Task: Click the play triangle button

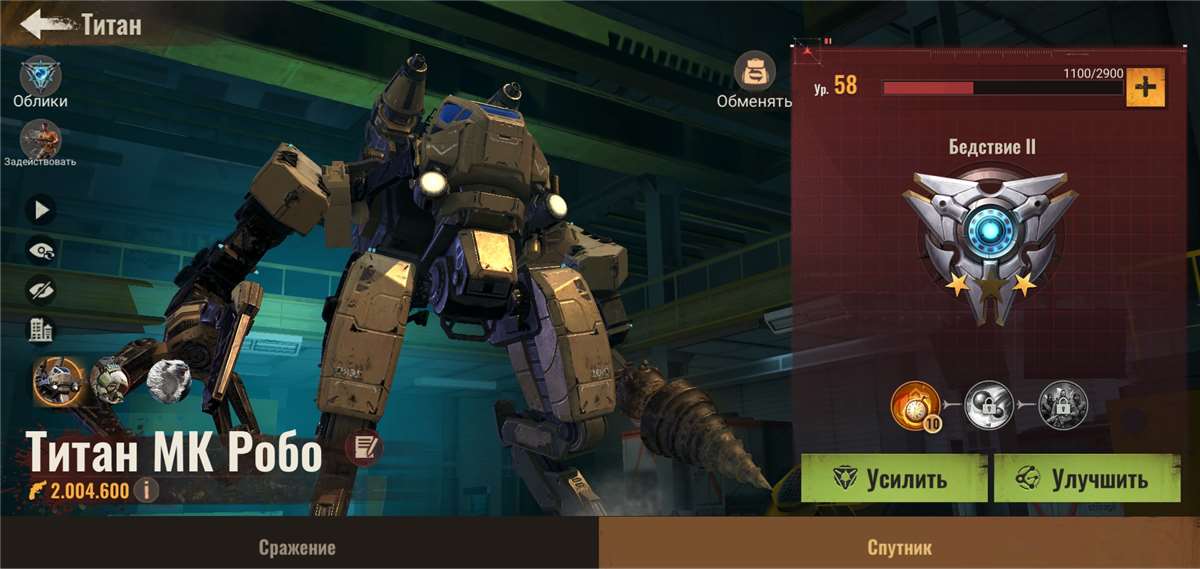Action: pos(41,210)
